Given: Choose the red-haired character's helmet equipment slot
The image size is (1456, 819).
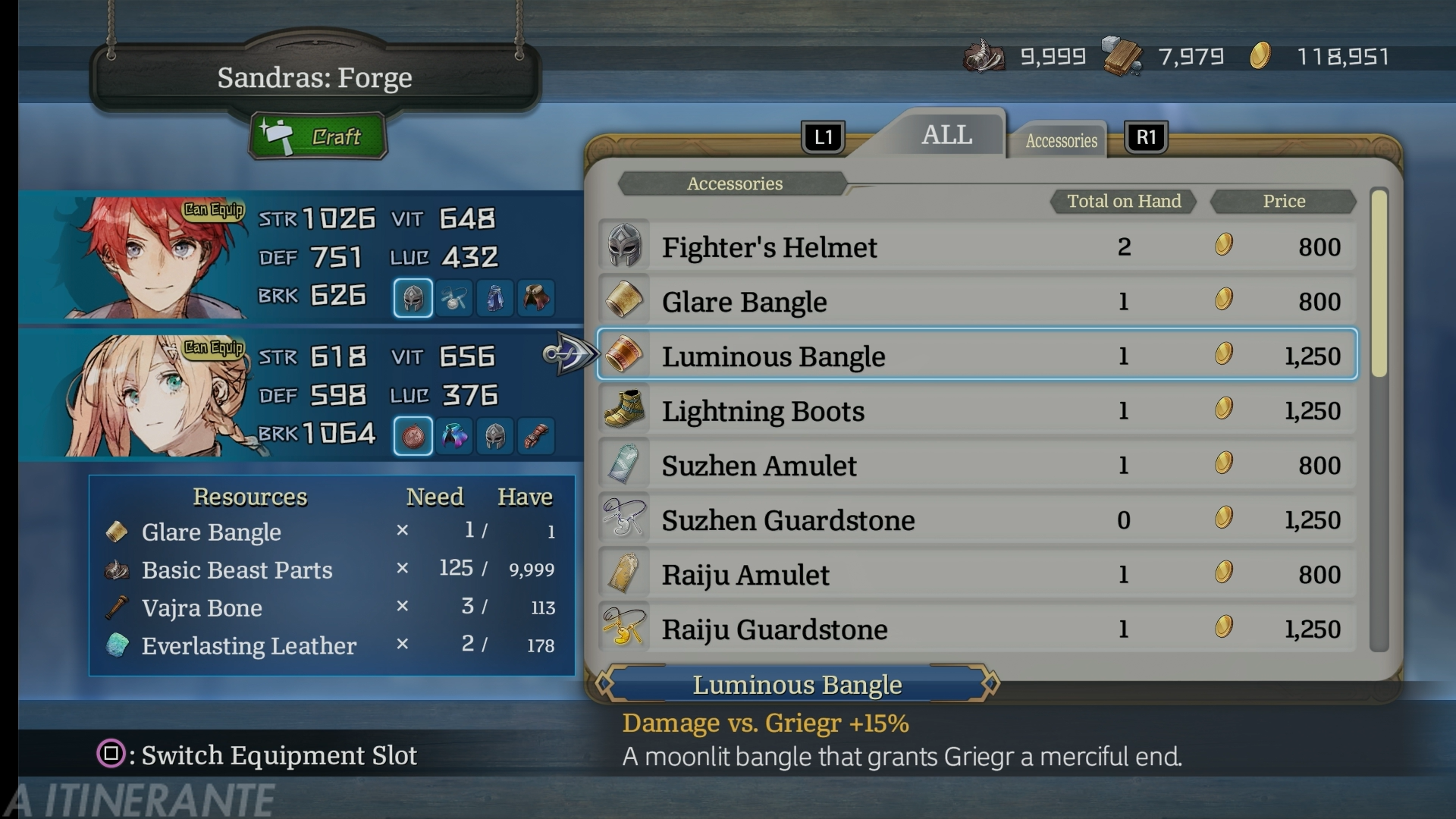Looking at the screenshot, I should point(413,298).
